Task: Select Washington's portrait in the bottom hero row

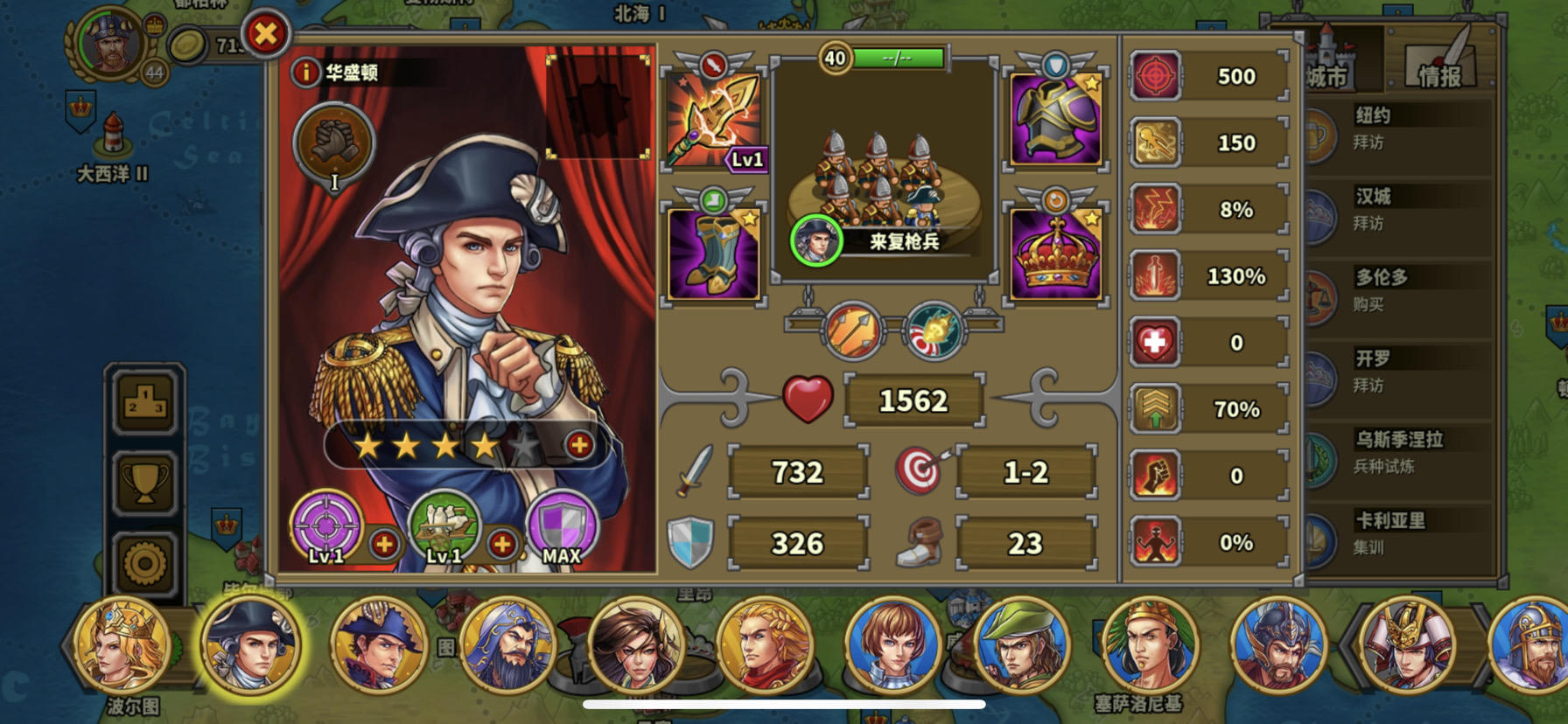Action: click(252, 647)
